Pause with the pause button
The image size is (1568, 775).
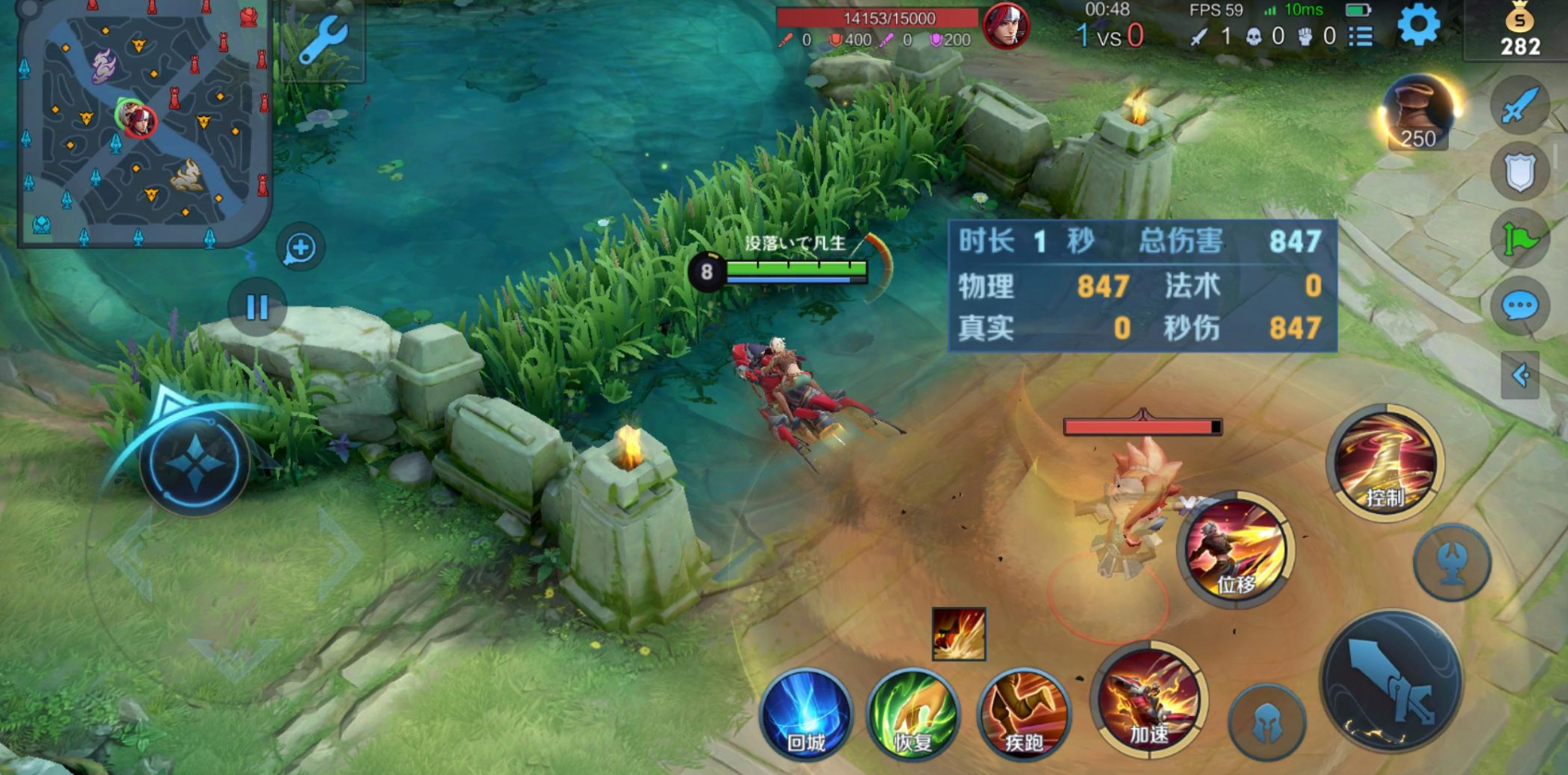click(x=257, y=307)
